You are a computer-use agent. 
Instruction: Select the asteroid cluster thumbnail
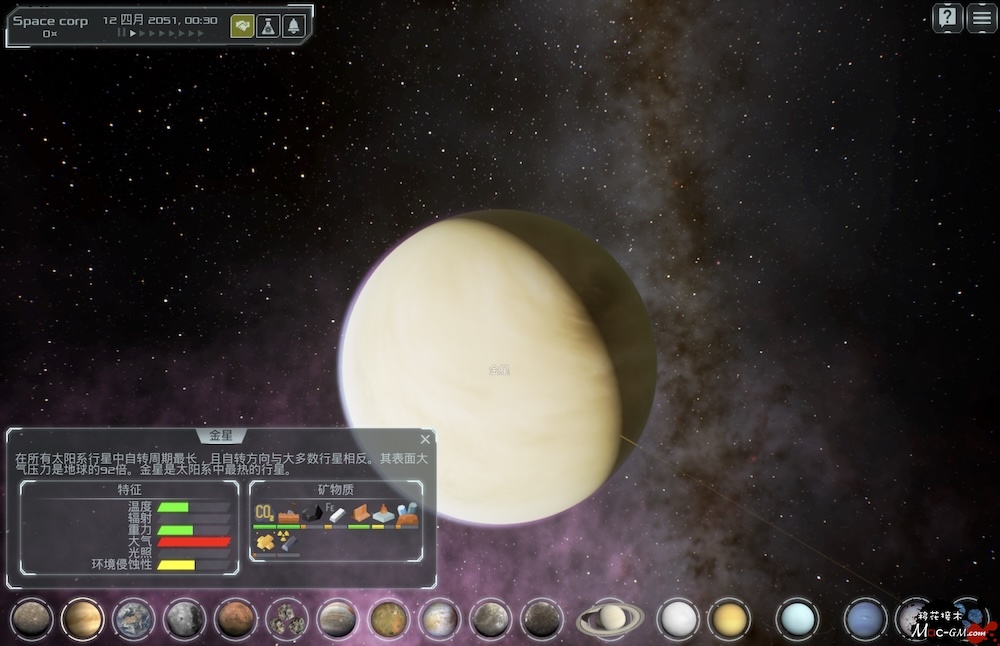click(x=287, y=619)
